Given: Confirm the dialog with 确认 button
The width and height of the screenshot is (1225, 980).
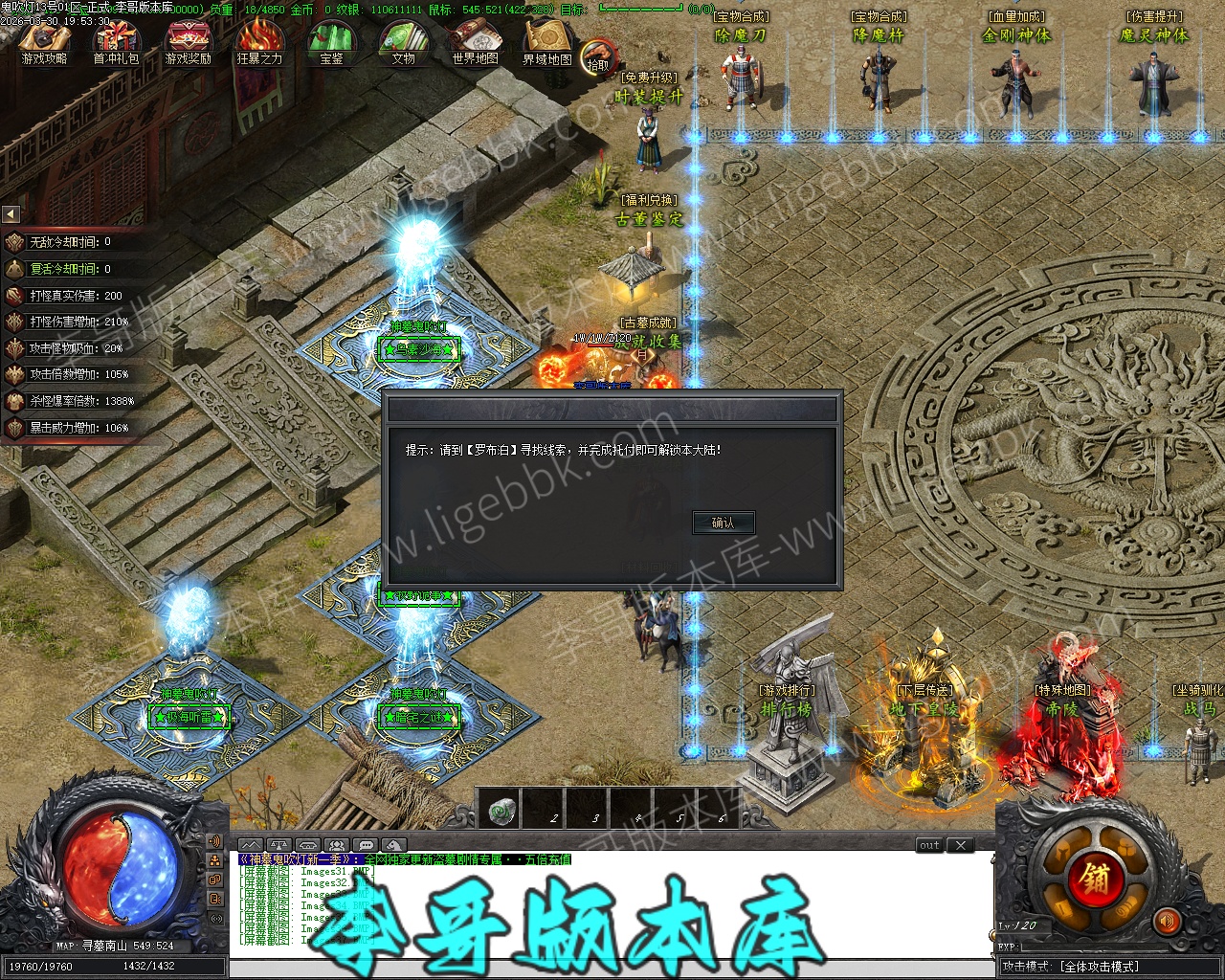Looking at the screenshot, I should coord(724,523).
